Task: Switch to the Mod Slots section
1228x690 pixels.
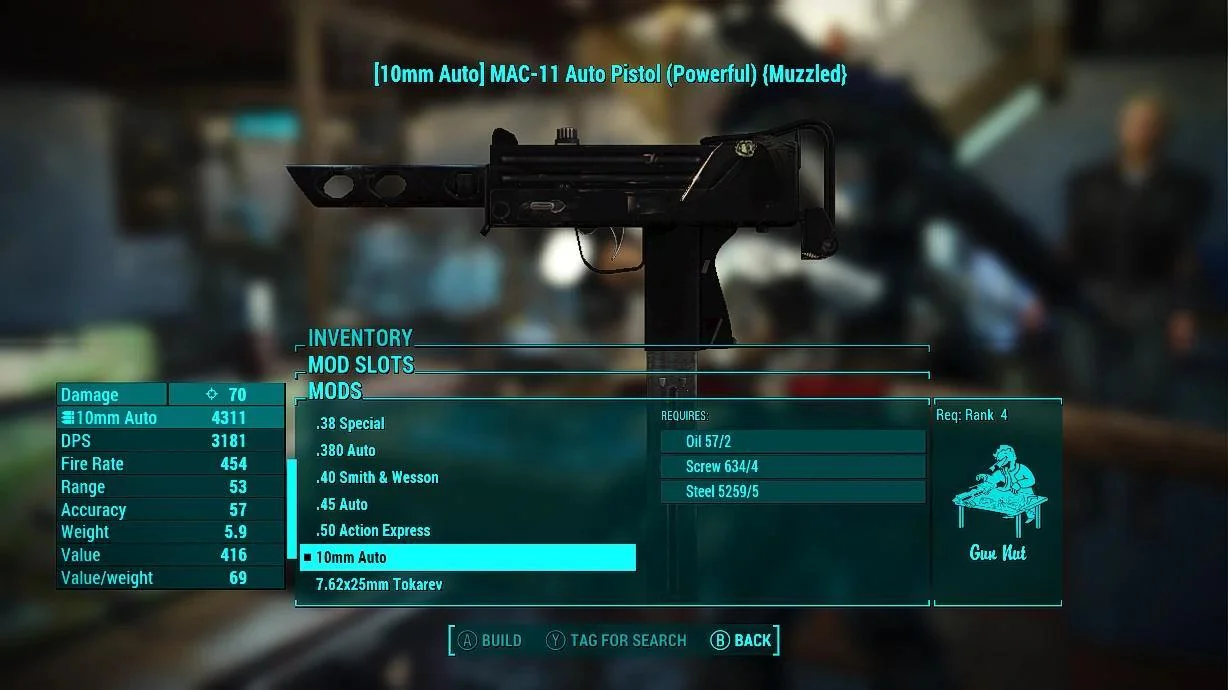Action: click(x=361, y=365)
